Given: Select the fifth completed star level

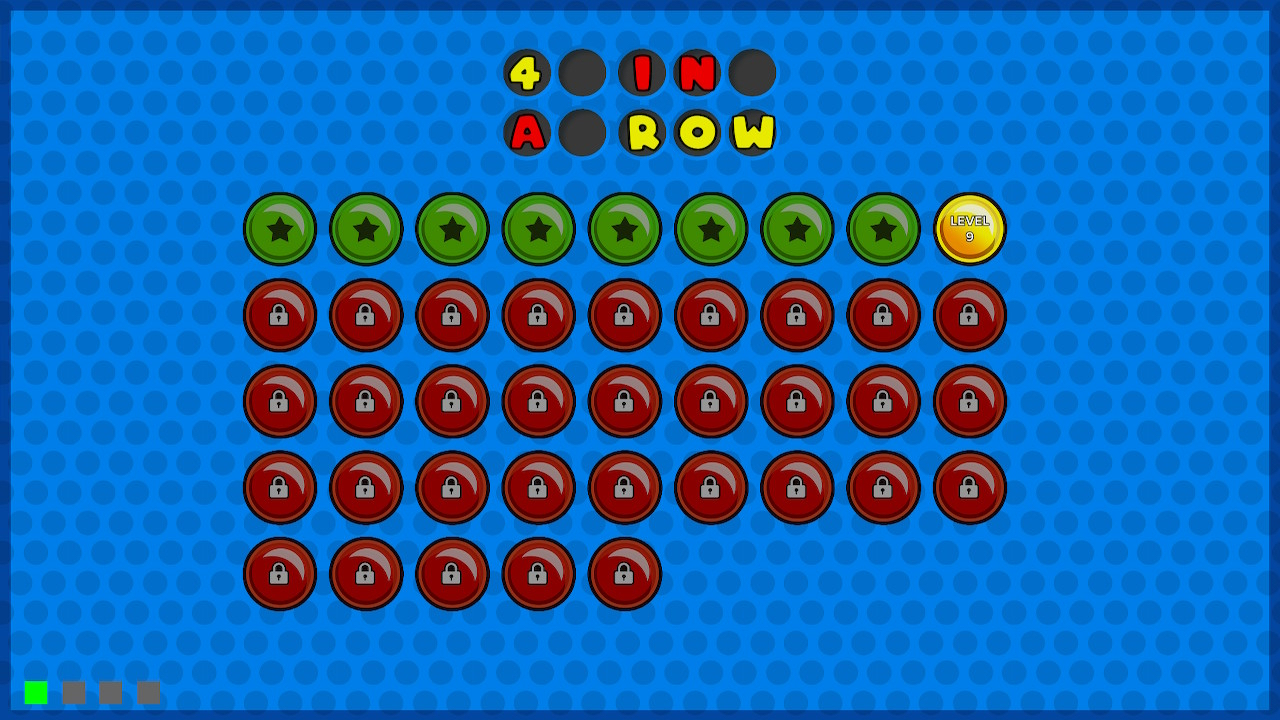Looking at the screenshot, I should tap(624, 229).
